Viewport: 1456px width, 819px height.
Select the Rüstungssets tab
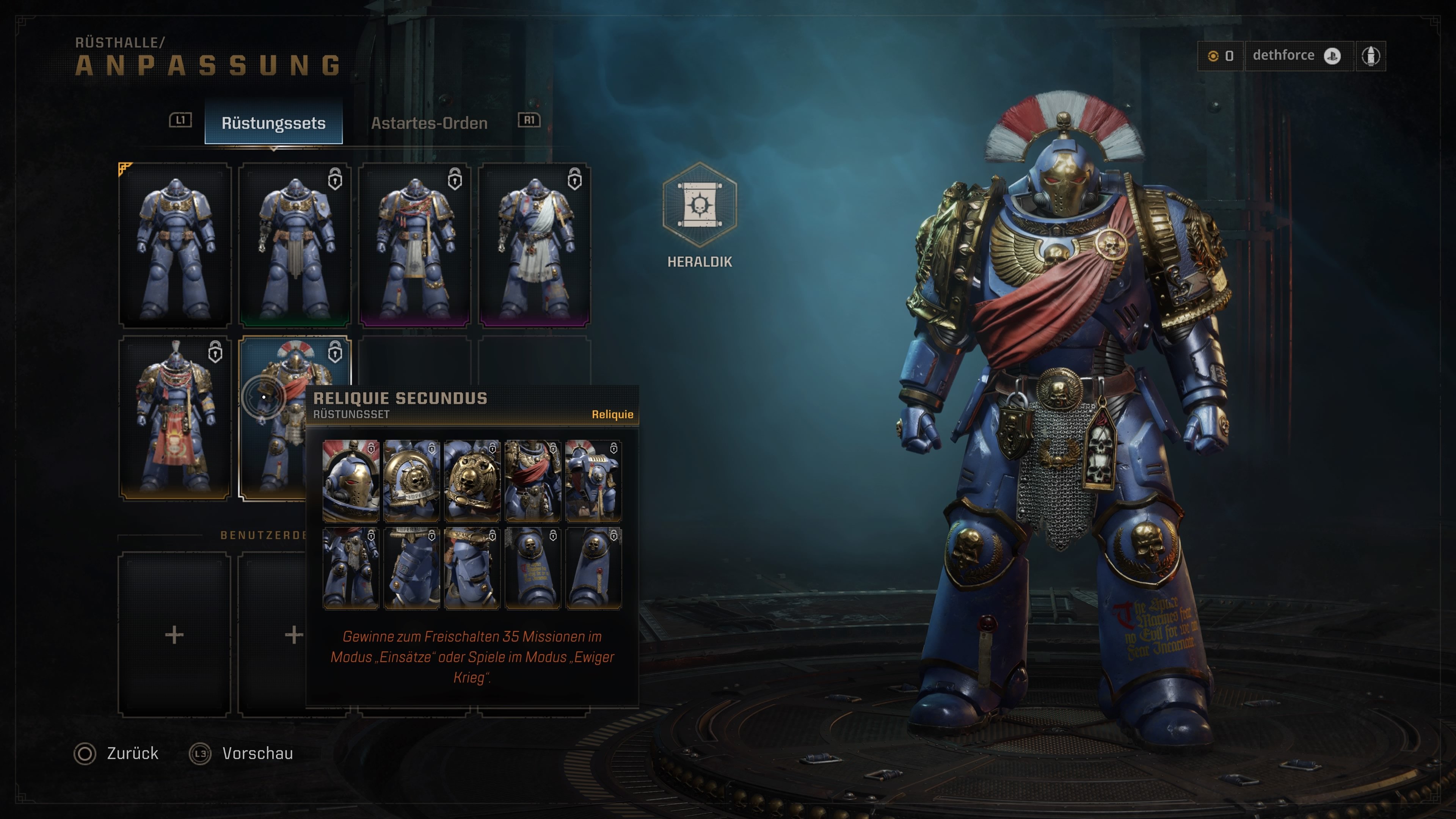coord(273,122)
